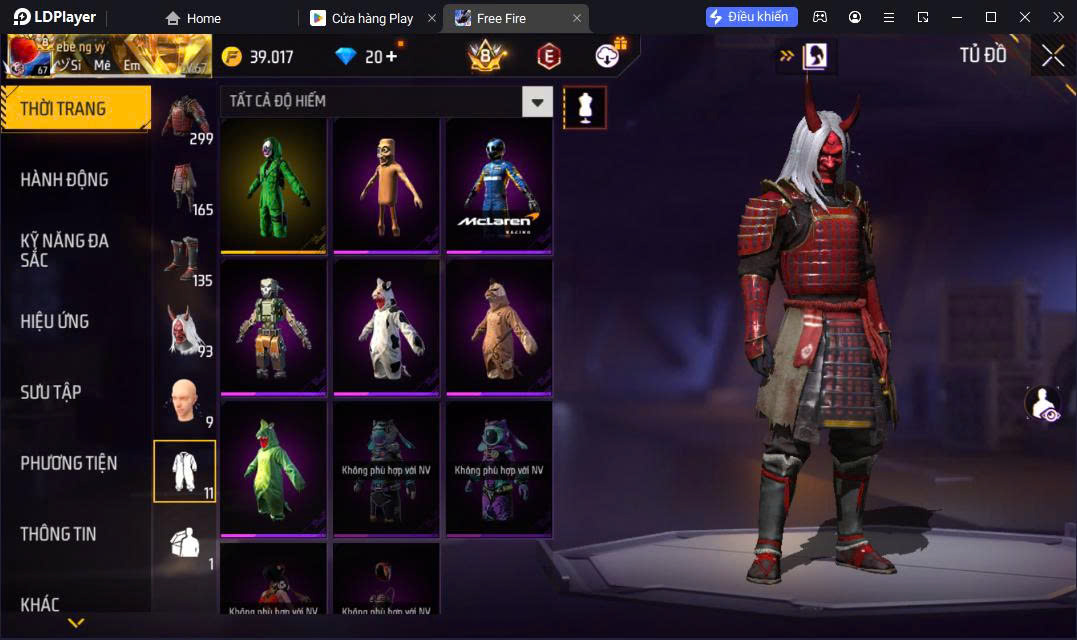Pick the black and white cow costume
The width and height of the screenshot is (1077, 640).
coord(386,326)
